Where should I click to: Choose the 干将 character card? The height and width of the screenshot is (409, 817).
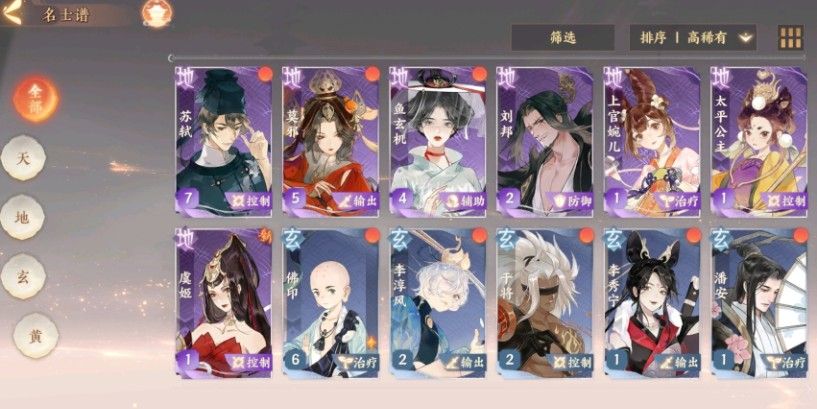click(x=545, y=300)
